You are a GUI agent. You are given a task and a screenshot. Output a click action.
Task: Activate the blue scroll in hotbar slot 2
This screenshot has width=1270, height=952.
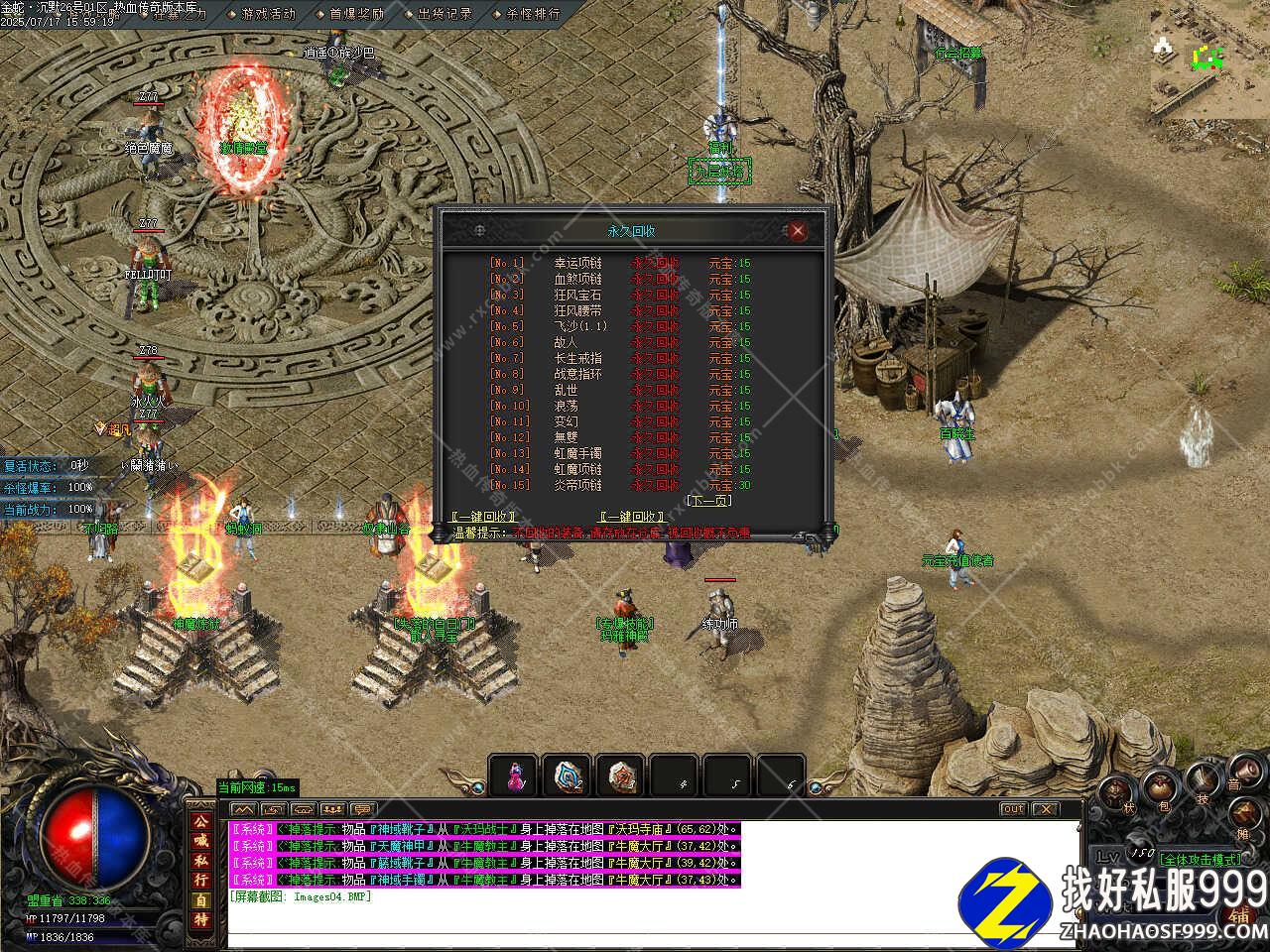tap(569, 775)
